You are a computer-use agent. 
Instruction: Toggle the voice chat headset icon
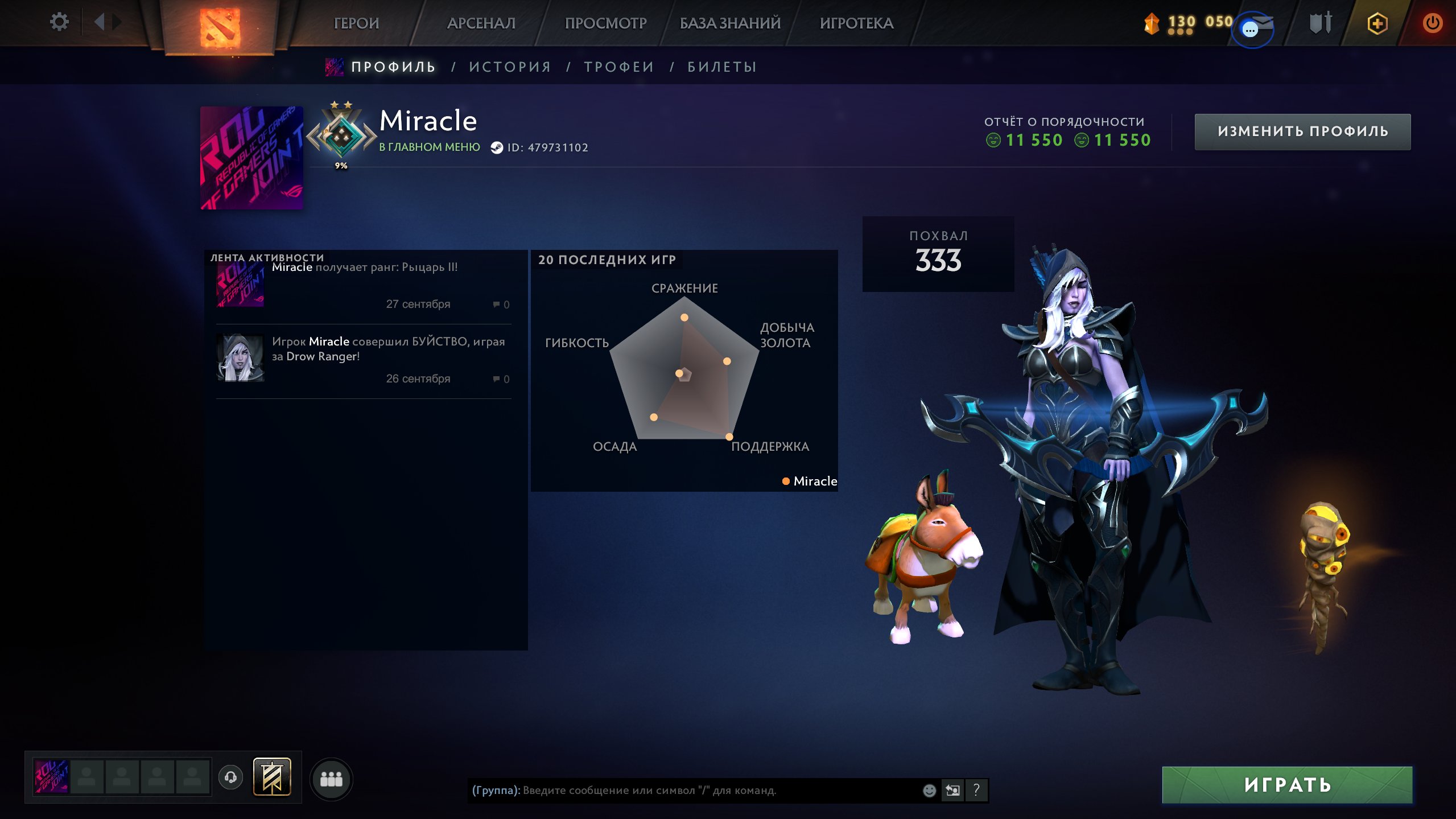tap(230, 777)
